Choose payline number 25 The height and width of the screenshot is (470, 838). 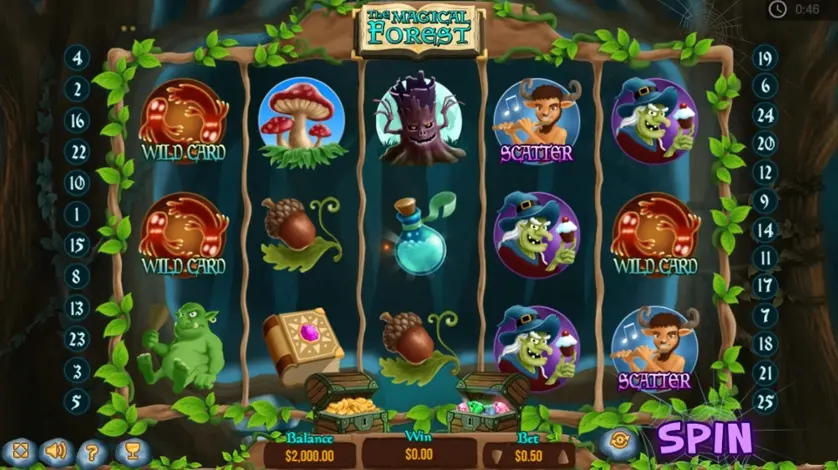tap(765, 402)
